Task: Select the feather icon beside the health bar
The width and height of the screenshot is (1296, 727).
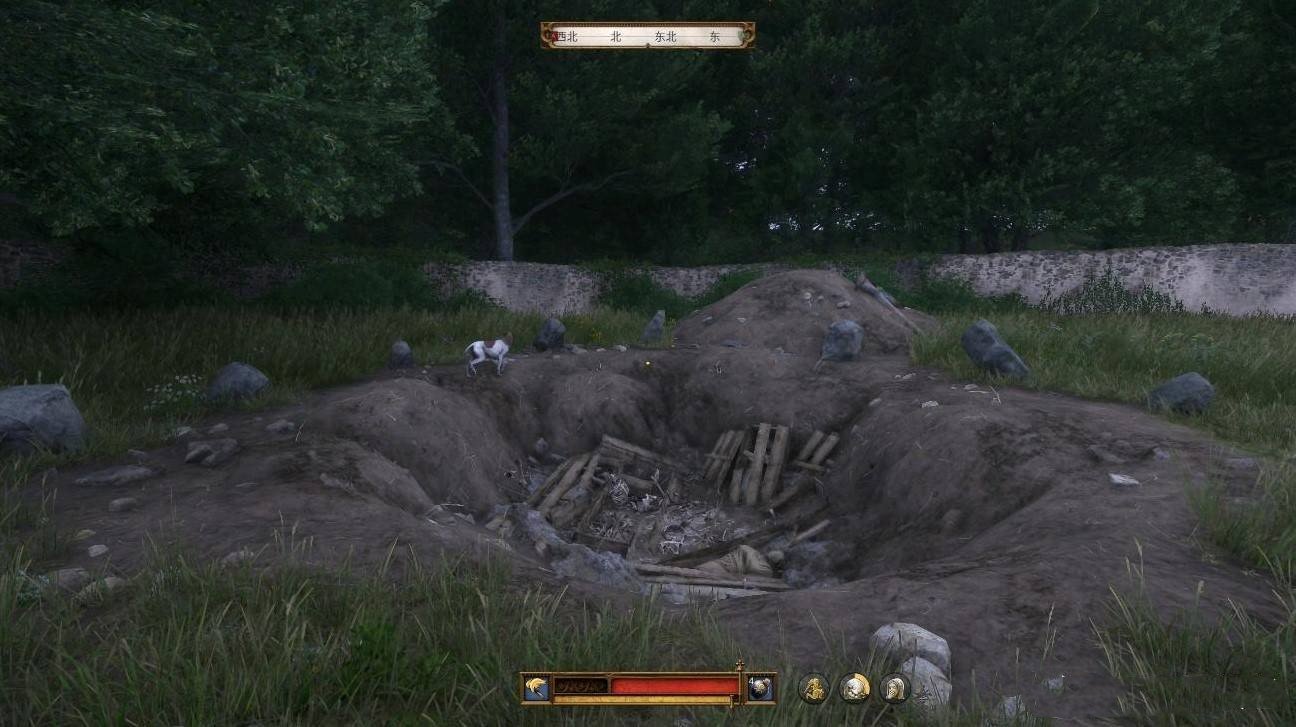Action: point(535,688)
